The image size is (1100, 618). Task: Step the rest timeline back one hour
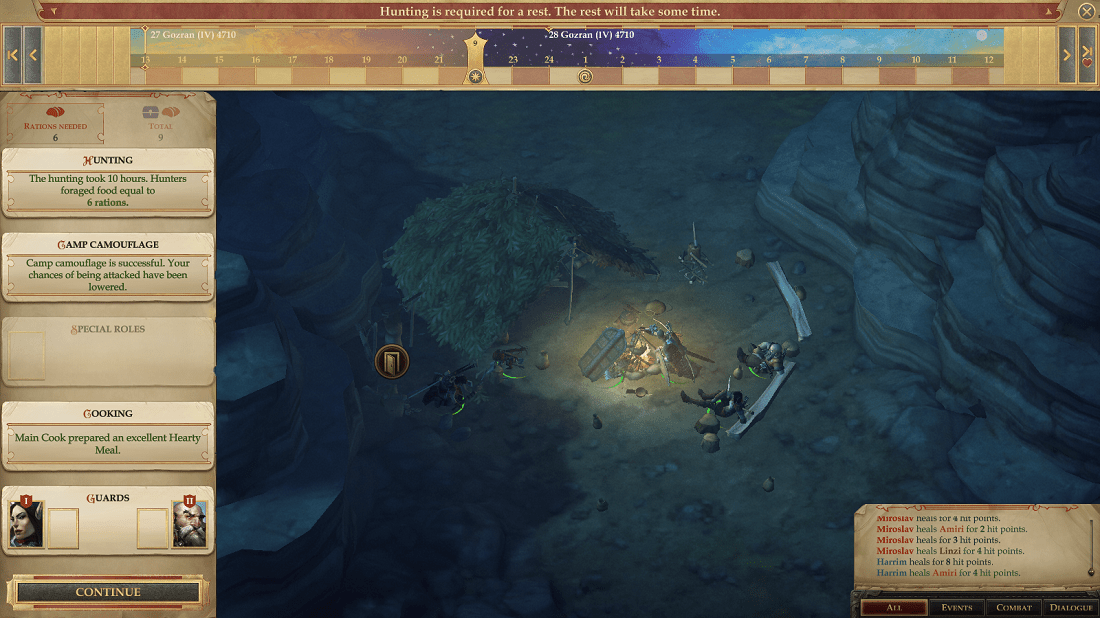point(33,55)
